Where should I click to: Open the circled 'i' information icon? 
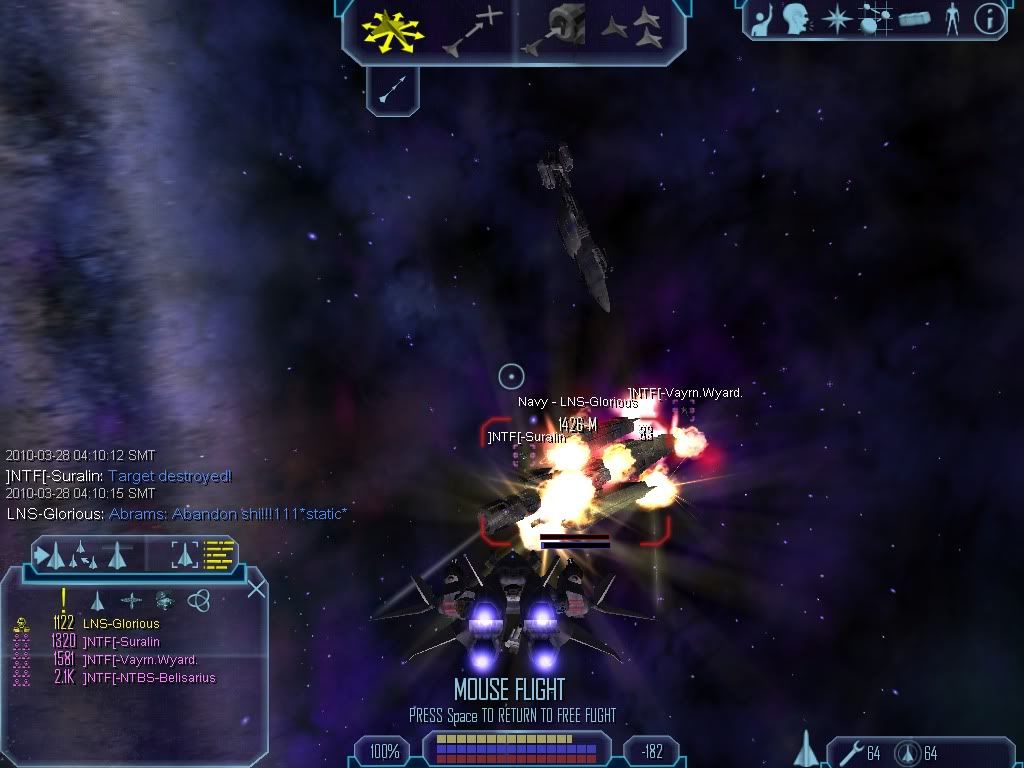coord(989,19)
